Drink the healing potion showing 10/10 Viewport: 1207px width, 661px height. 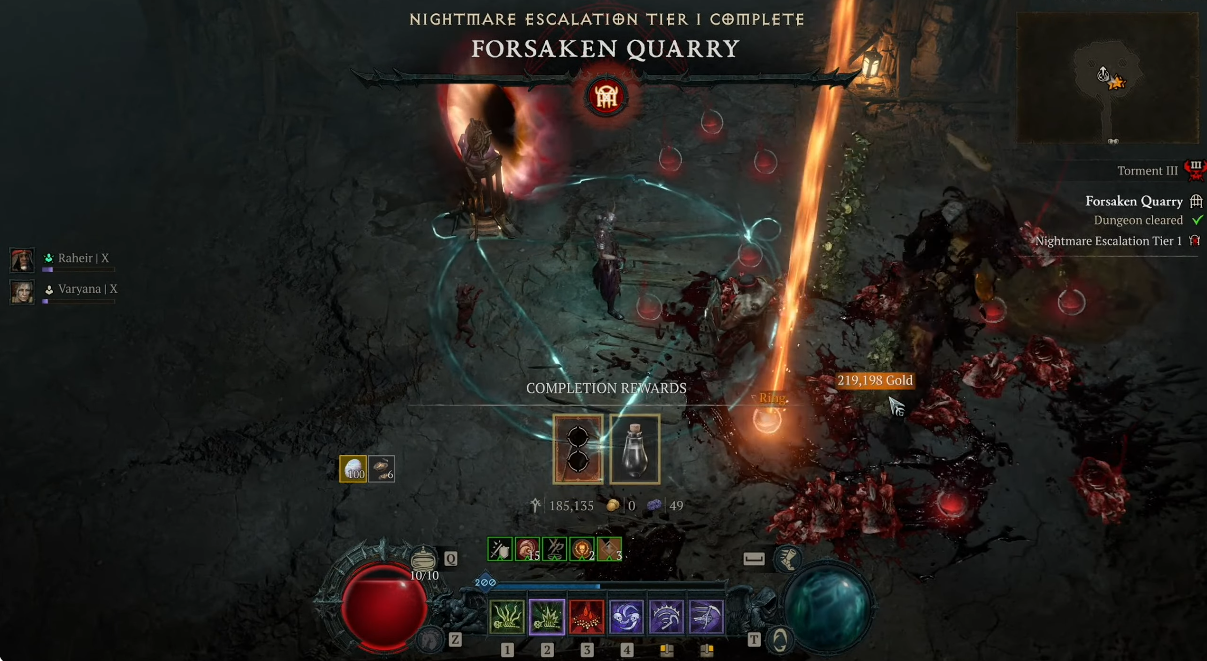click(425, 561)
